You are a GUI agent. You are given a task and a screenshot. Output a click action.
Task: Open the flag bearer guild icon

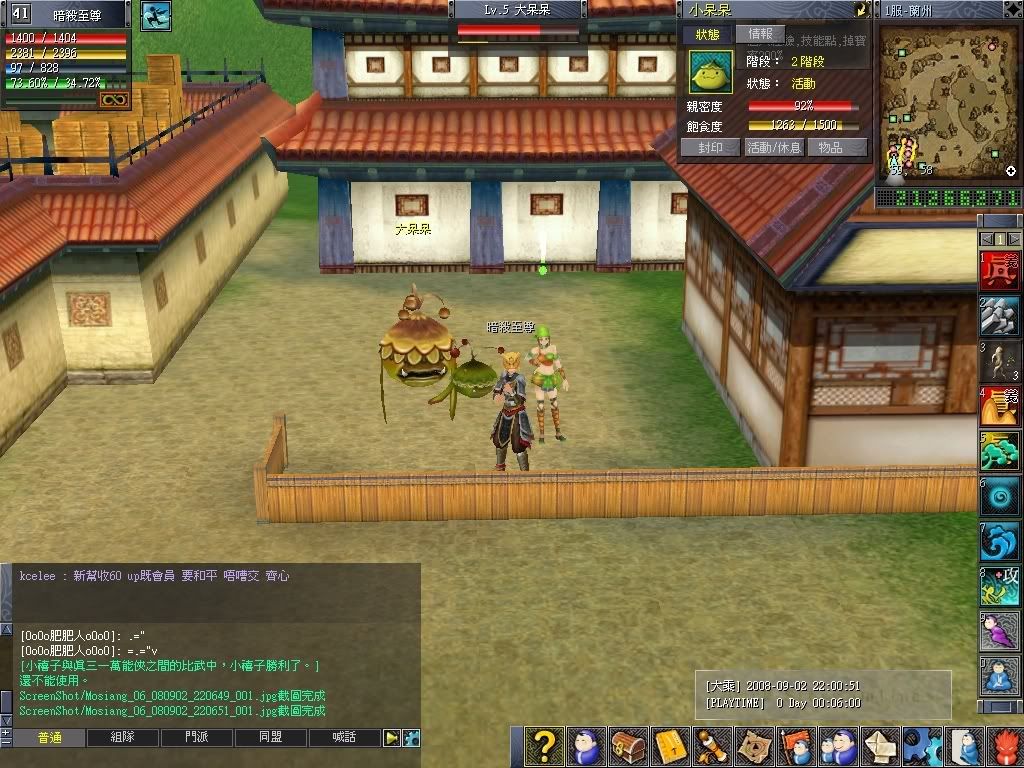click(x=795, y=747)
